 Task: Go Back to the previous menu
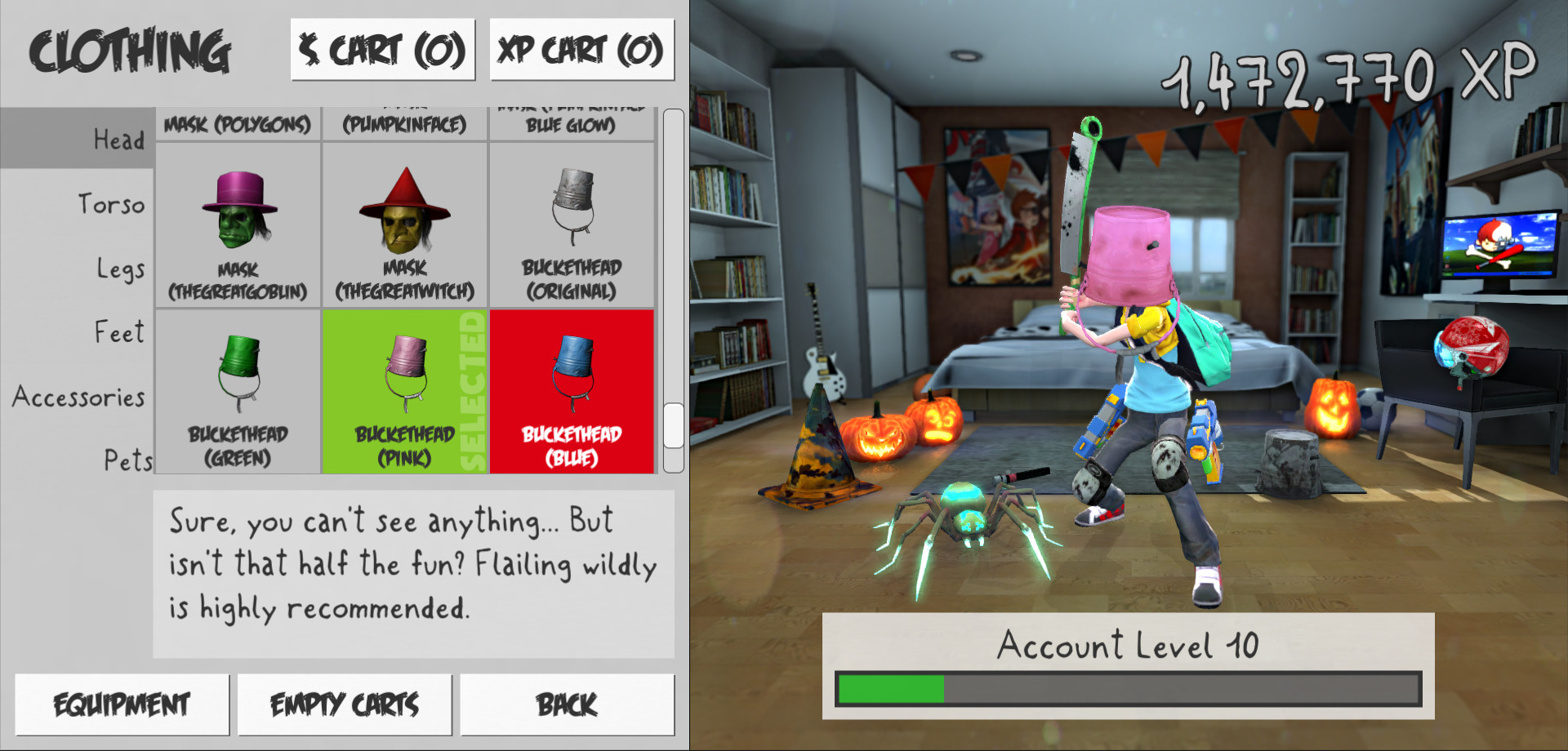pos(567,703)
